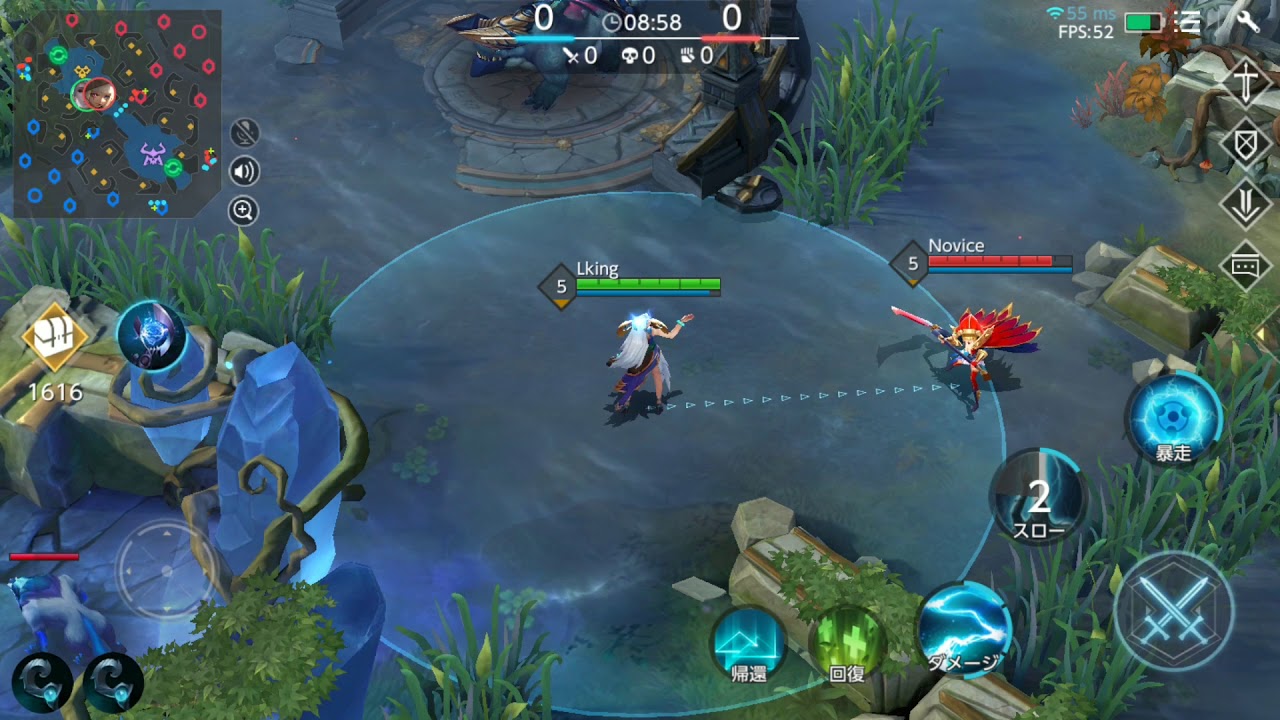Image resolution: width=1280 pixels, height=720 pixels.
Task: Open the scoreboard list icon
Action: (1189, 22)
